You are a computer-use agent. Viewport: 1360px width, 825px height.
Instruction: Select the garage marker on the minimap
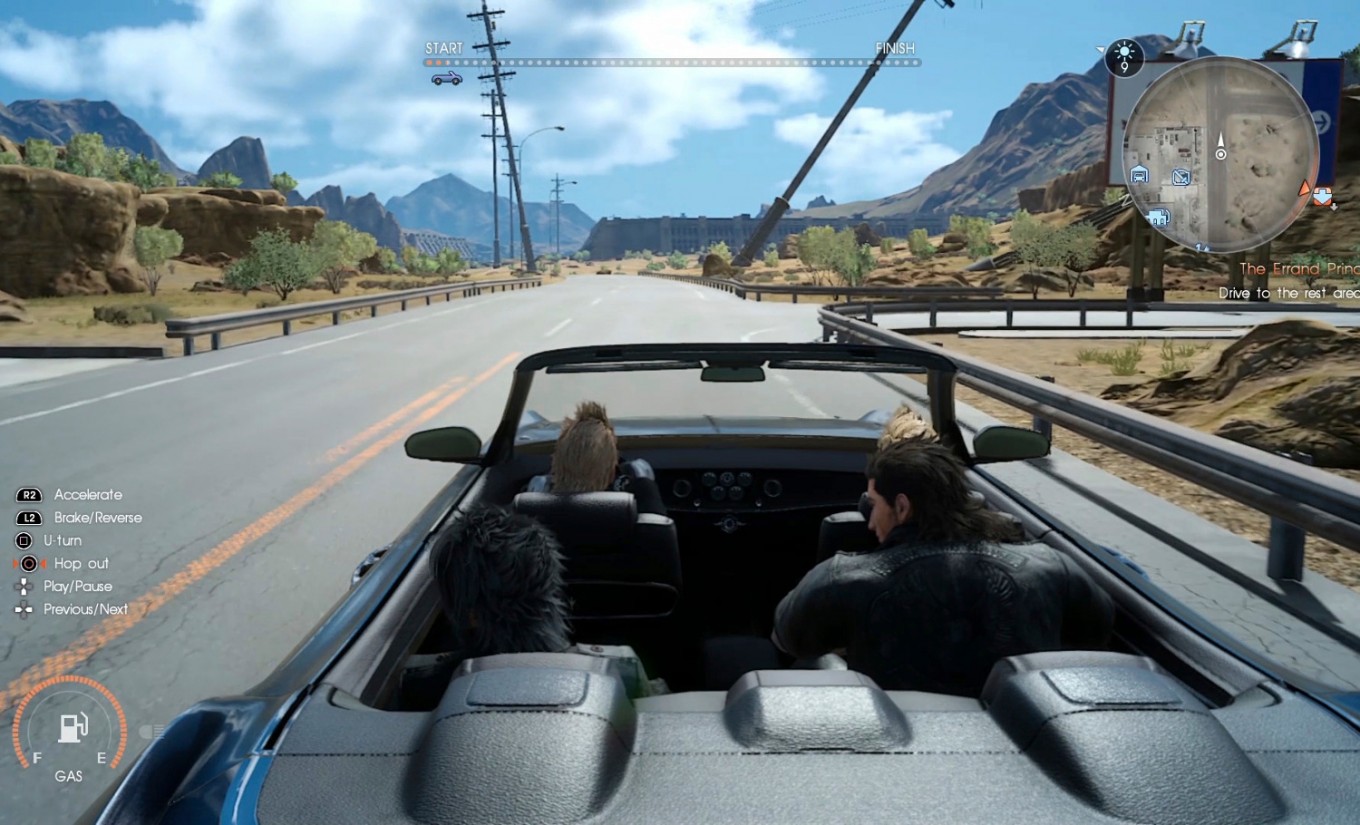[1139, 175]
